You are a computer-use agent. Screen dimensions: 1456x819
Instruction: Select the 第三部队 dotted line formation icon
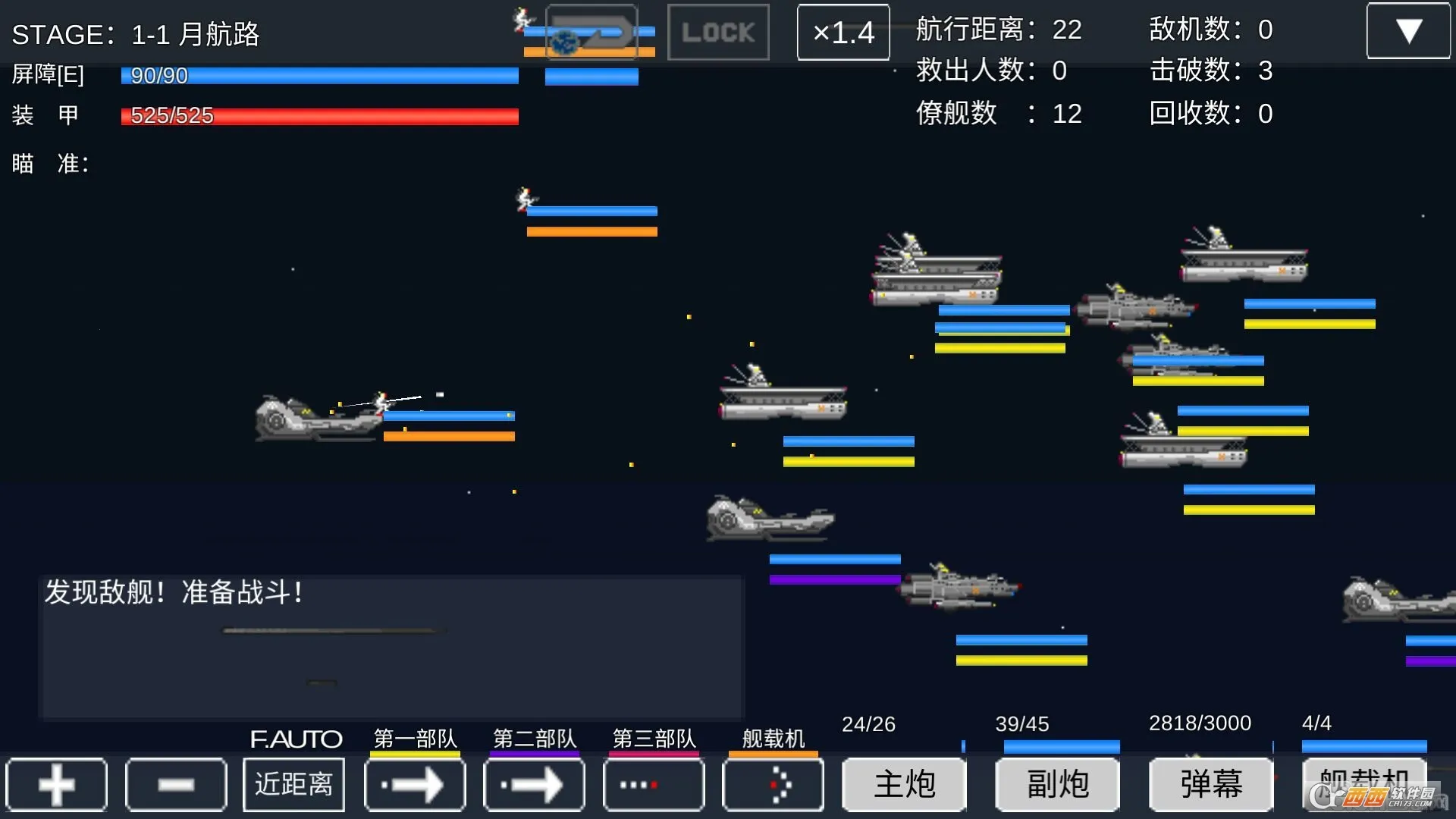pos(653,785)
